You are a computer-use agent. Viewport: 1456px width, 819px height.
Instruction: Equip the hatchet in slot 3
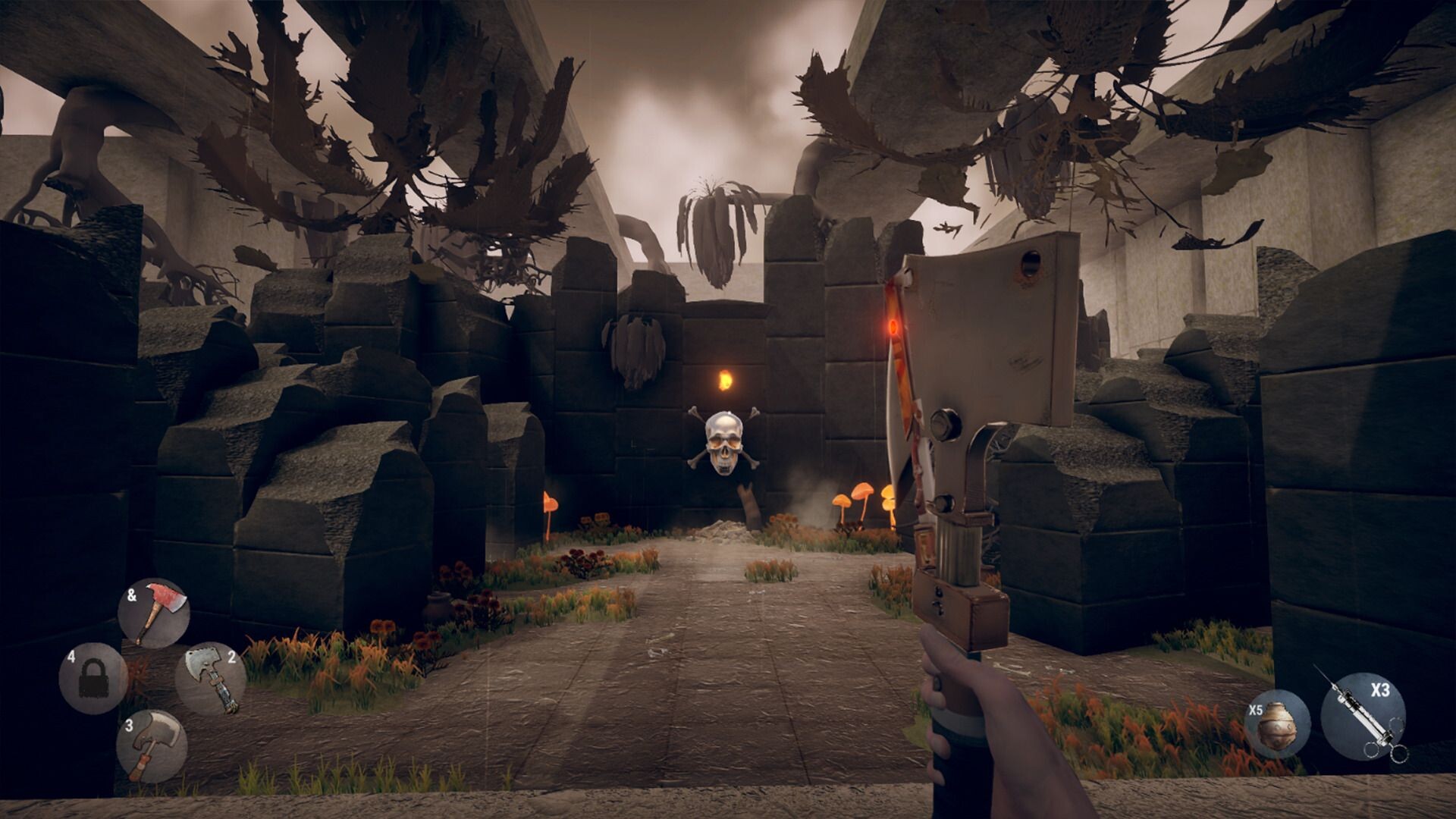point(152,745)
